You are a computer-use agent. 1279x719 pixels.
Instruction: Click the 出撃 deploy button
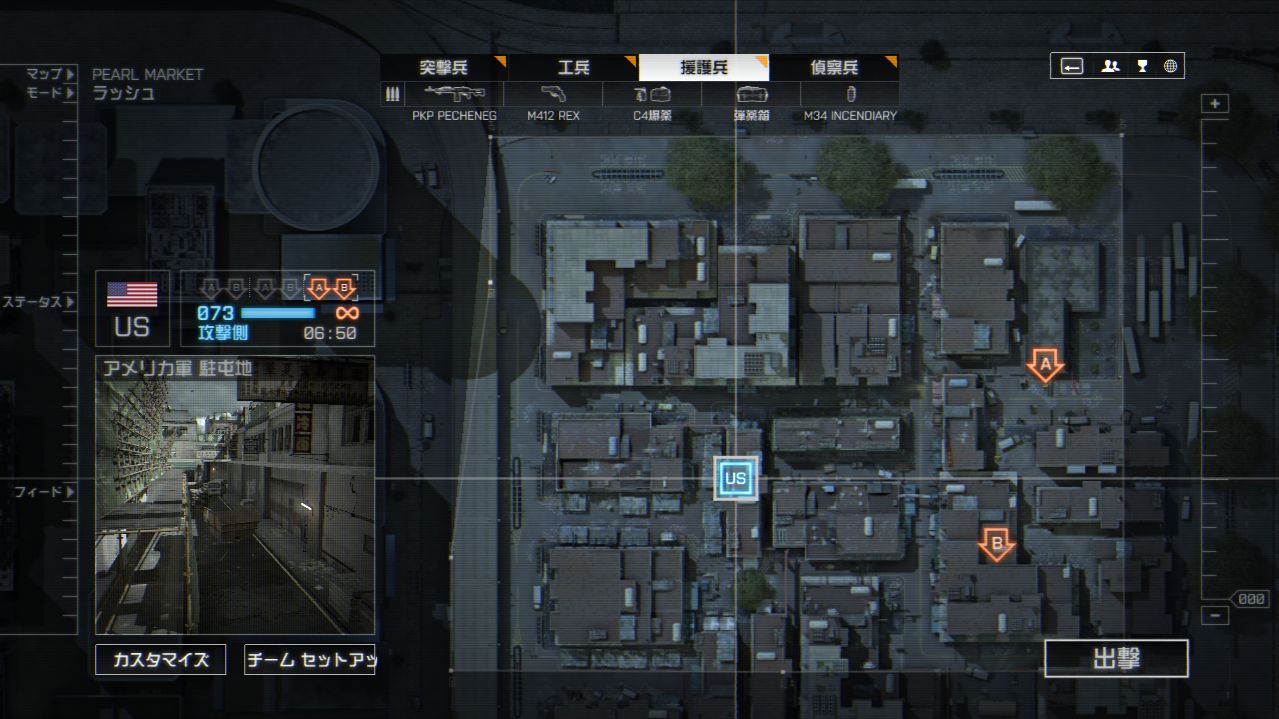tap(1116, 659)
